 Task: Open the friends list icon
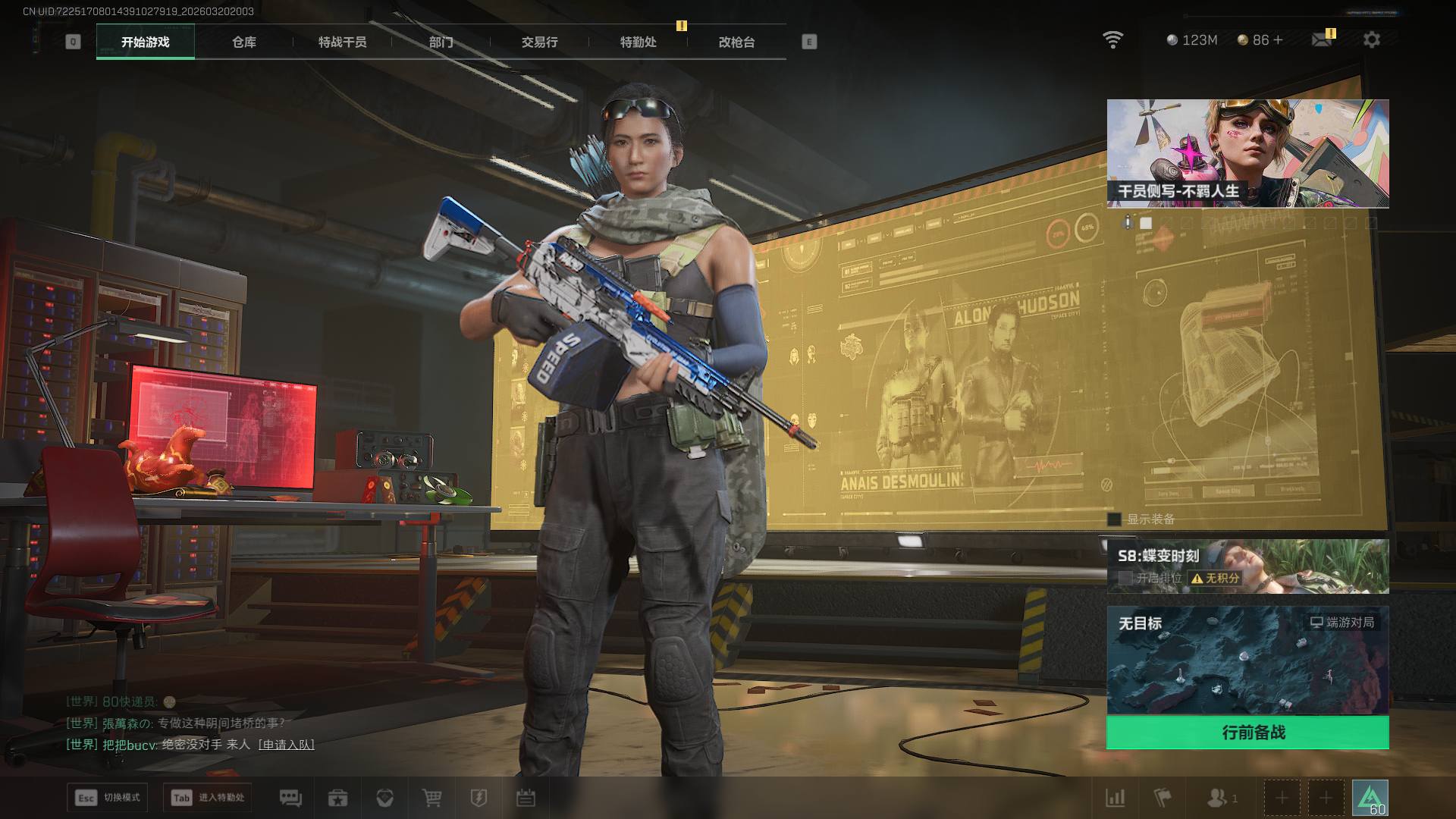(1217, 798)
